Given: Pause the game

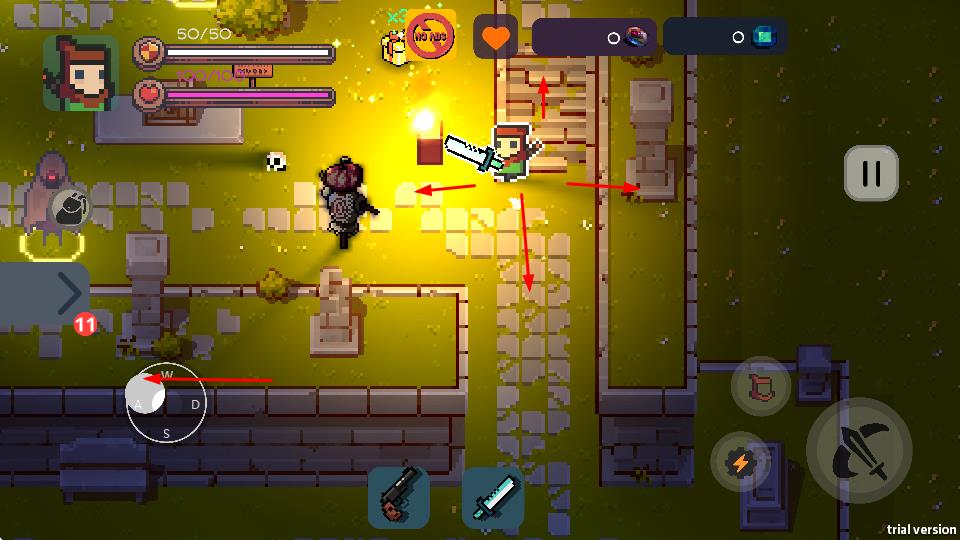Looking at the screenshot, I should tap(871, 174).
